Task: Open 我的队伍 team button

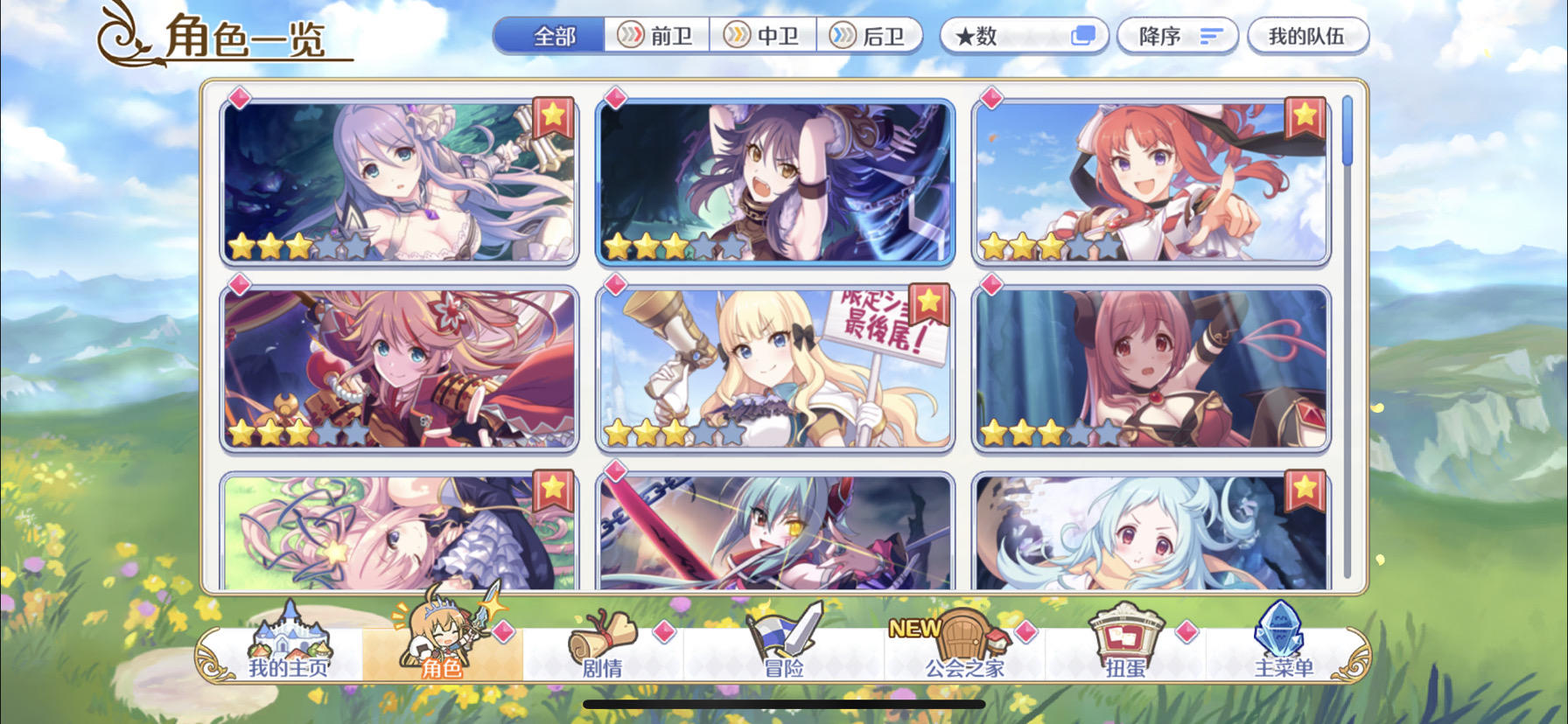Action: pos(1307,36)
